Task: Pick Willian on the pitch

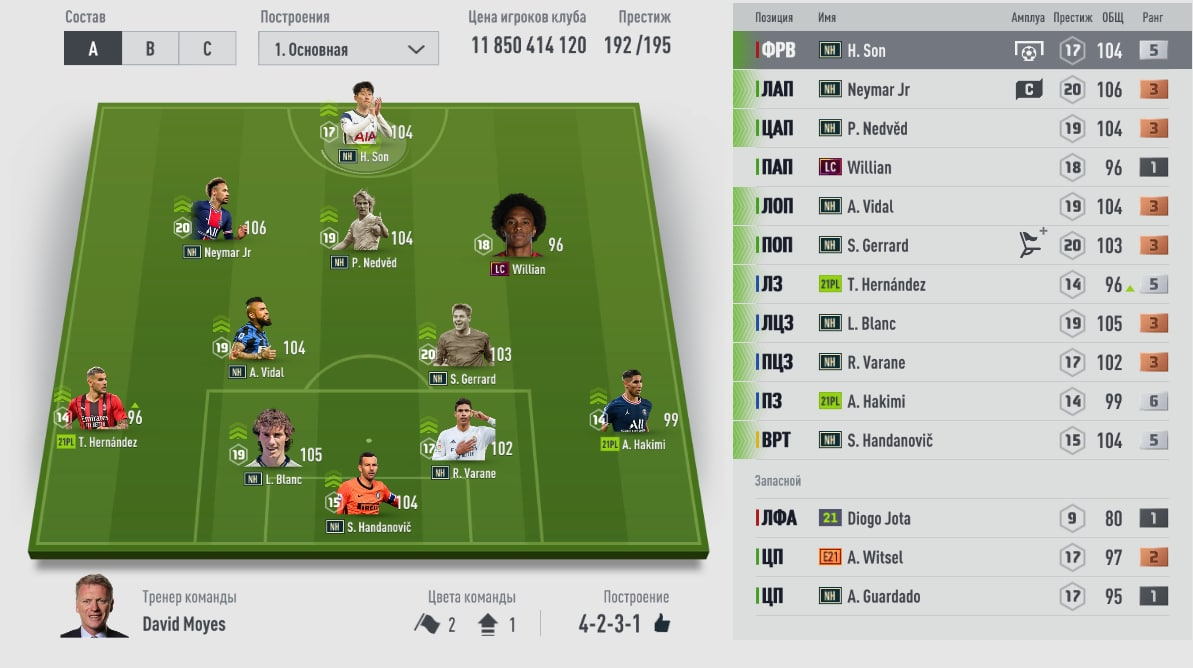Action: point(517,232)
